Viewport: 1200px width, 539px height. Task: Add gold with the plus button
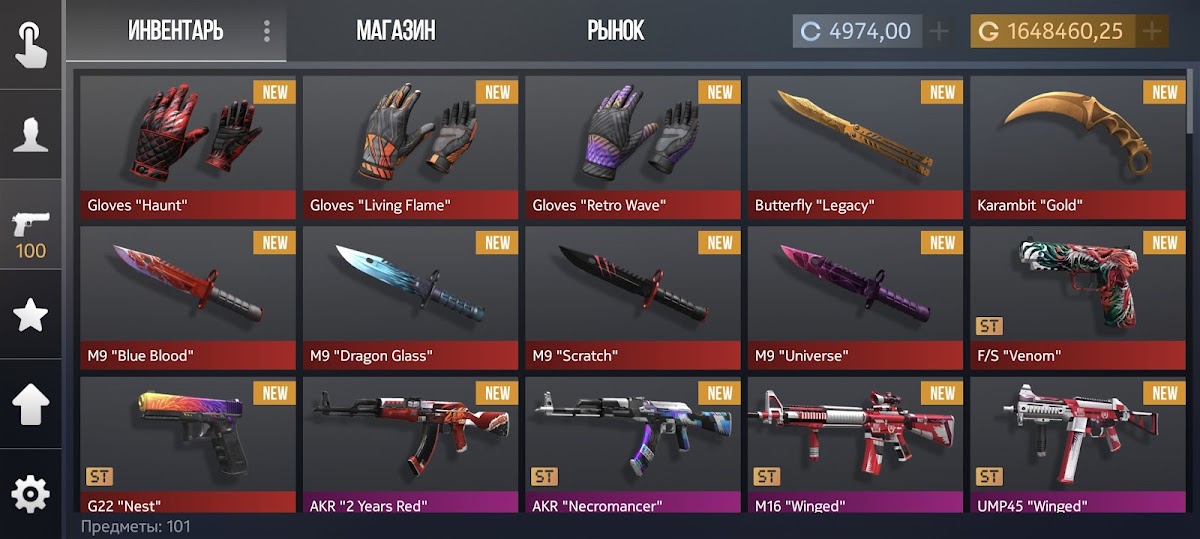[1152, 32]
